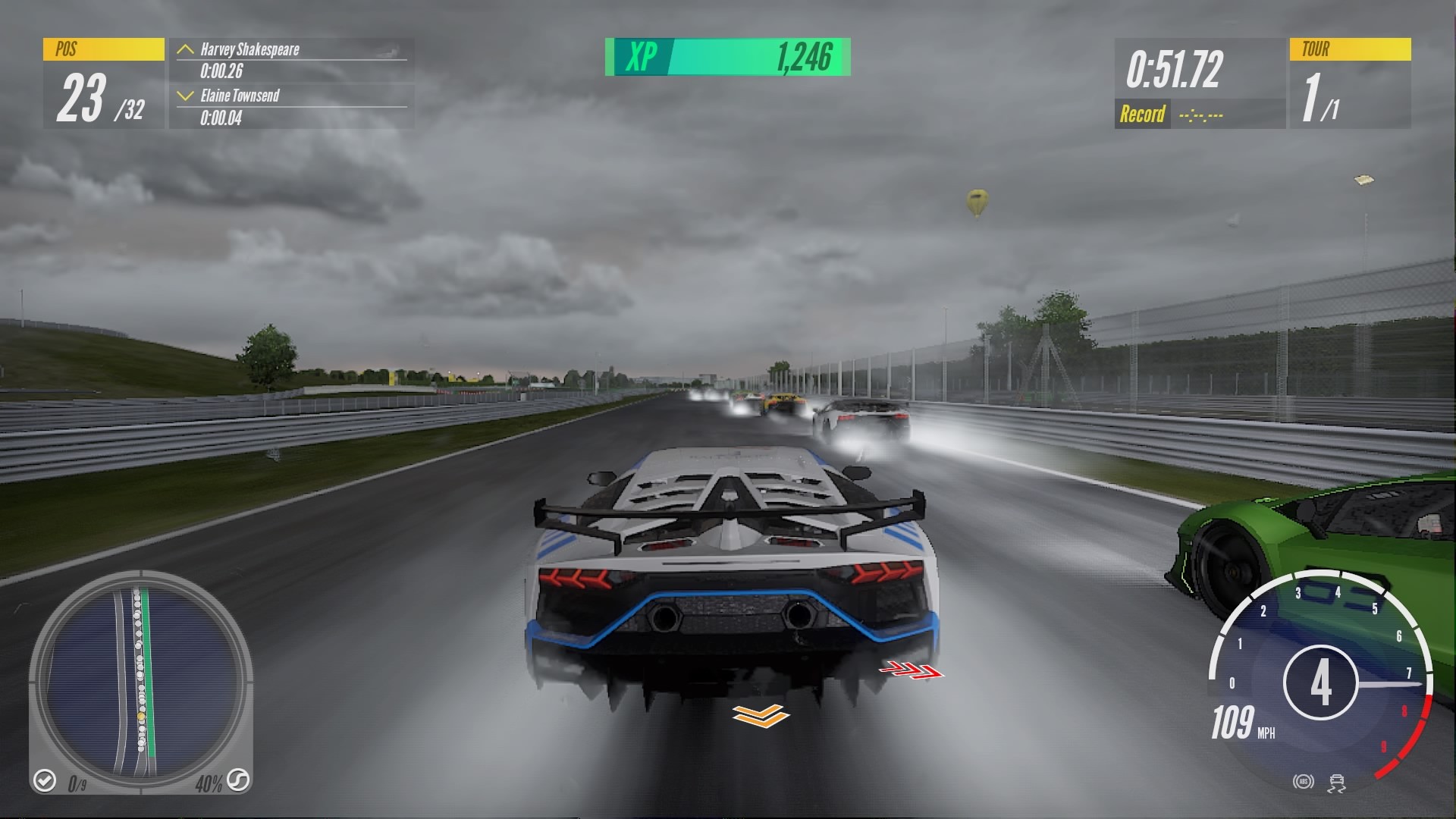Click the traction control car icon

[1336, 784]
